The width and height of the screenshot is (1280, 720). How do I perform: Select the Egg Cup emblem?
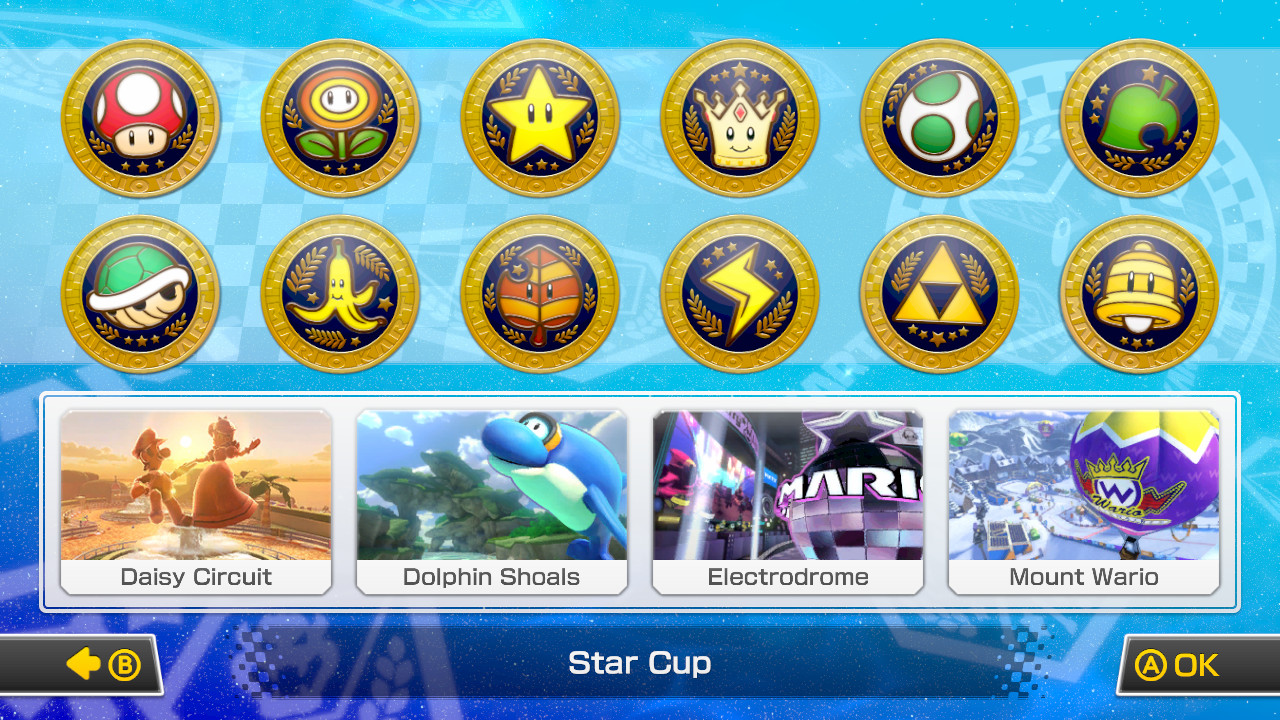[938, 117]
